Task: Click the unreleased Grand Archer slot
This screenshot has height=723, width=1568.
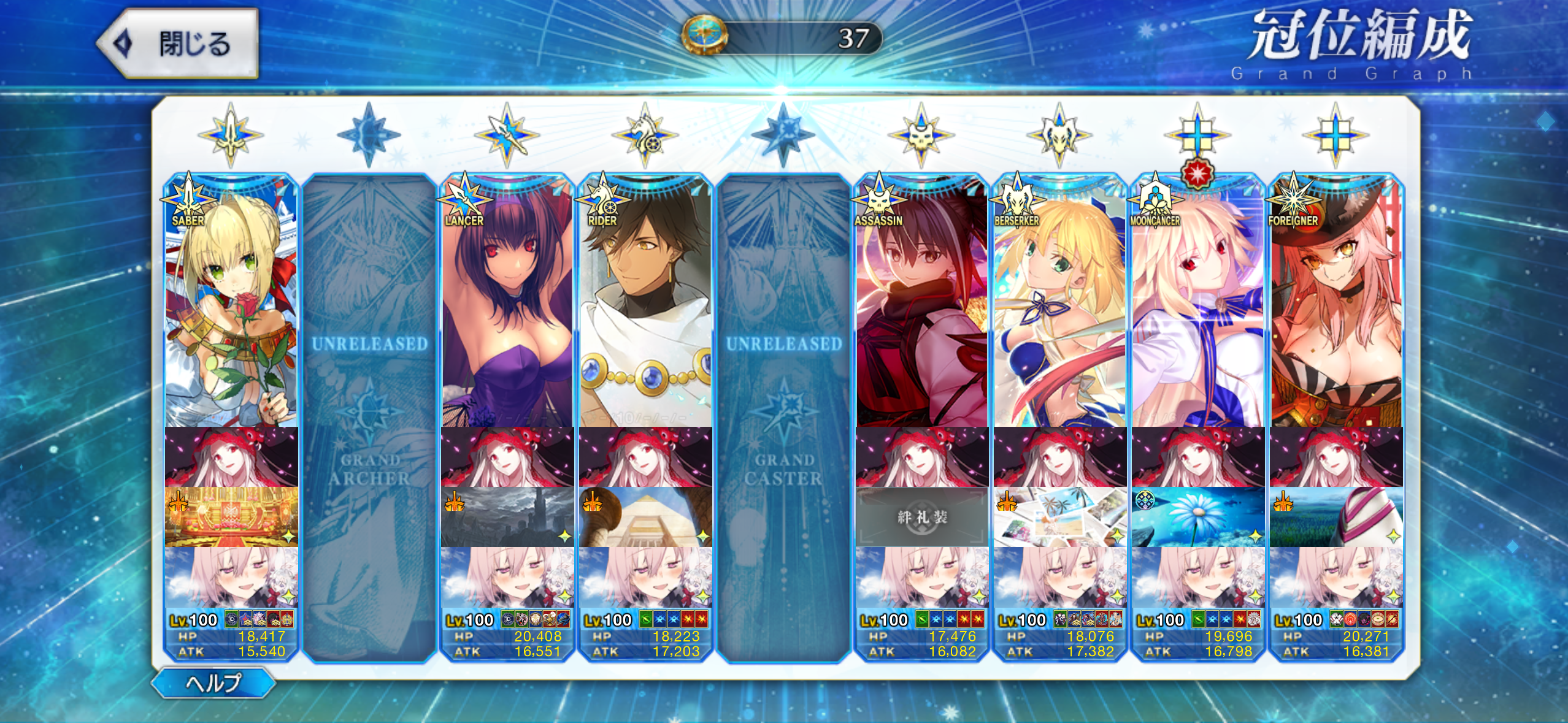Action: point(369,417)
